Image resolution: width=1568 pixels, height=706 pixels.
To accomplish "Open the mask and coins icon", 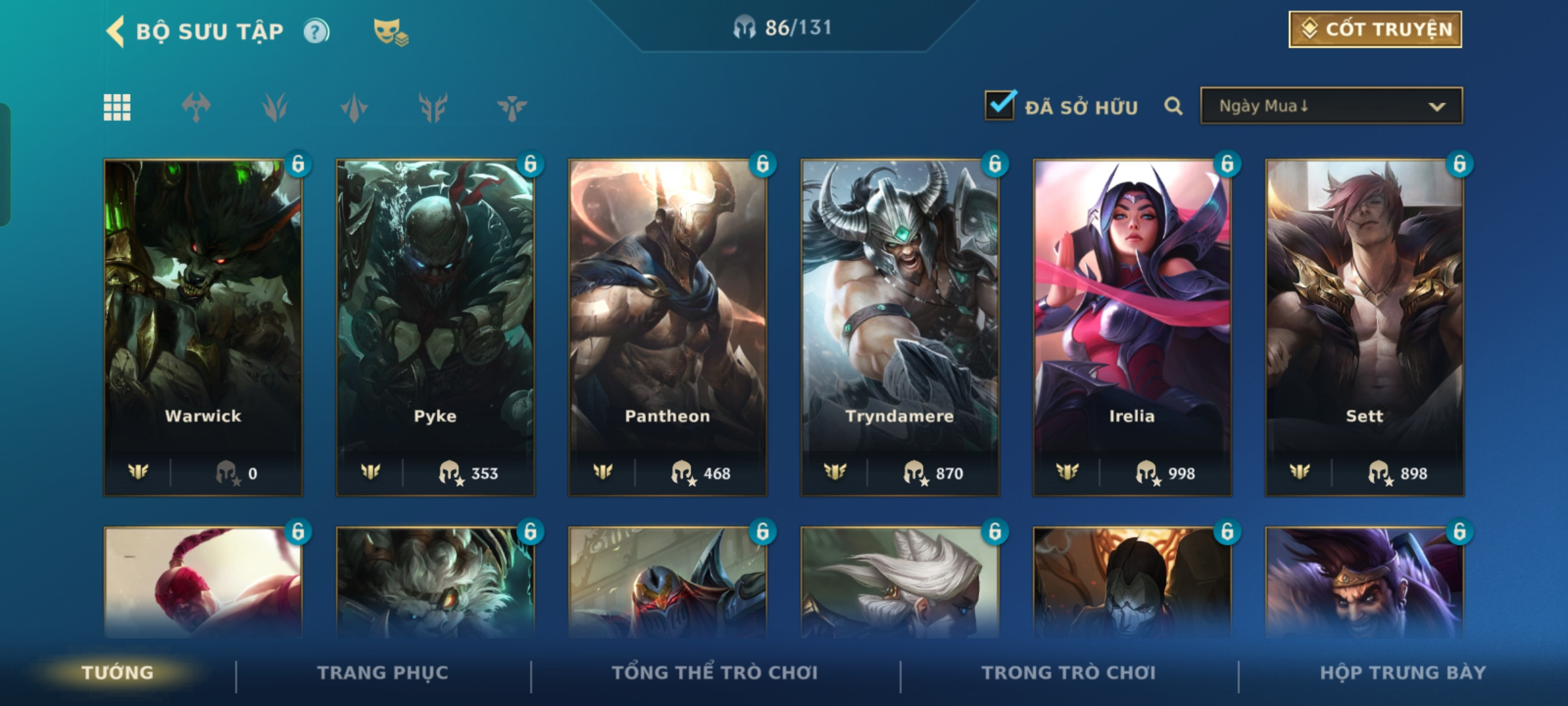I will (x=390, y=31).
